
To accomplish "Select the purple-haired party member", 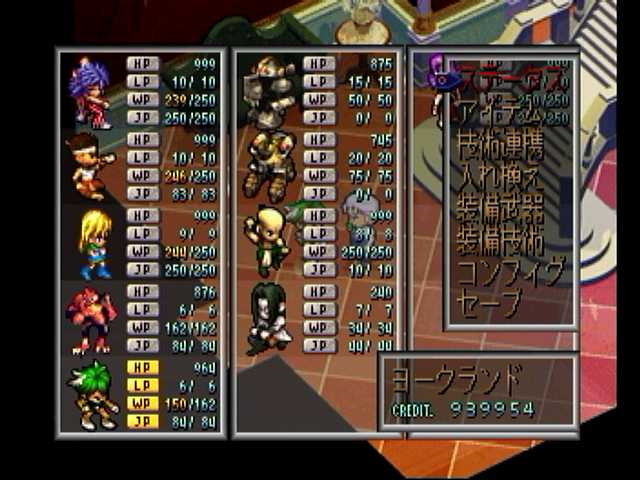I will click(x=90, y=91).
